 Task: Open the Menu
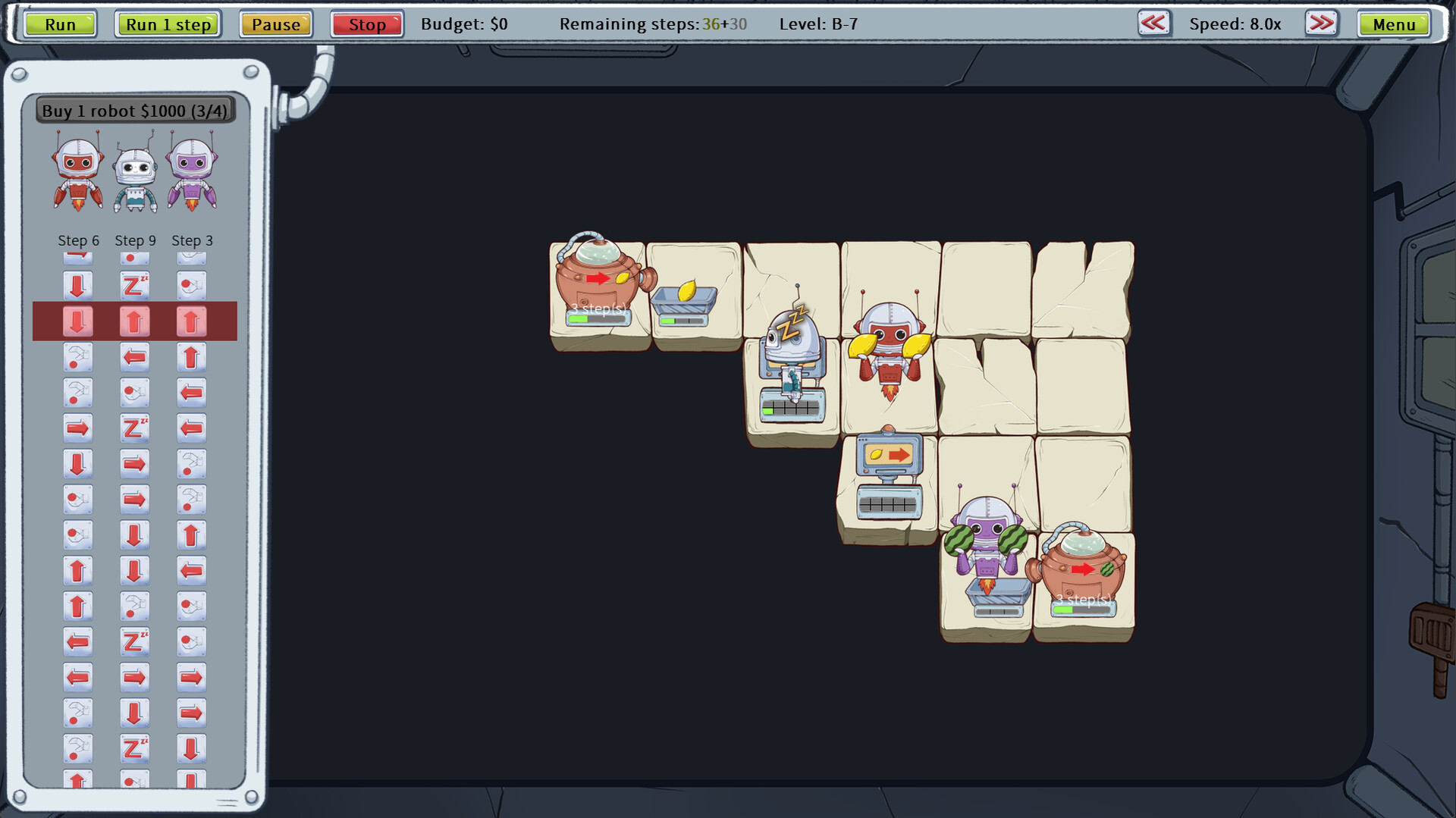[1394, 24]
